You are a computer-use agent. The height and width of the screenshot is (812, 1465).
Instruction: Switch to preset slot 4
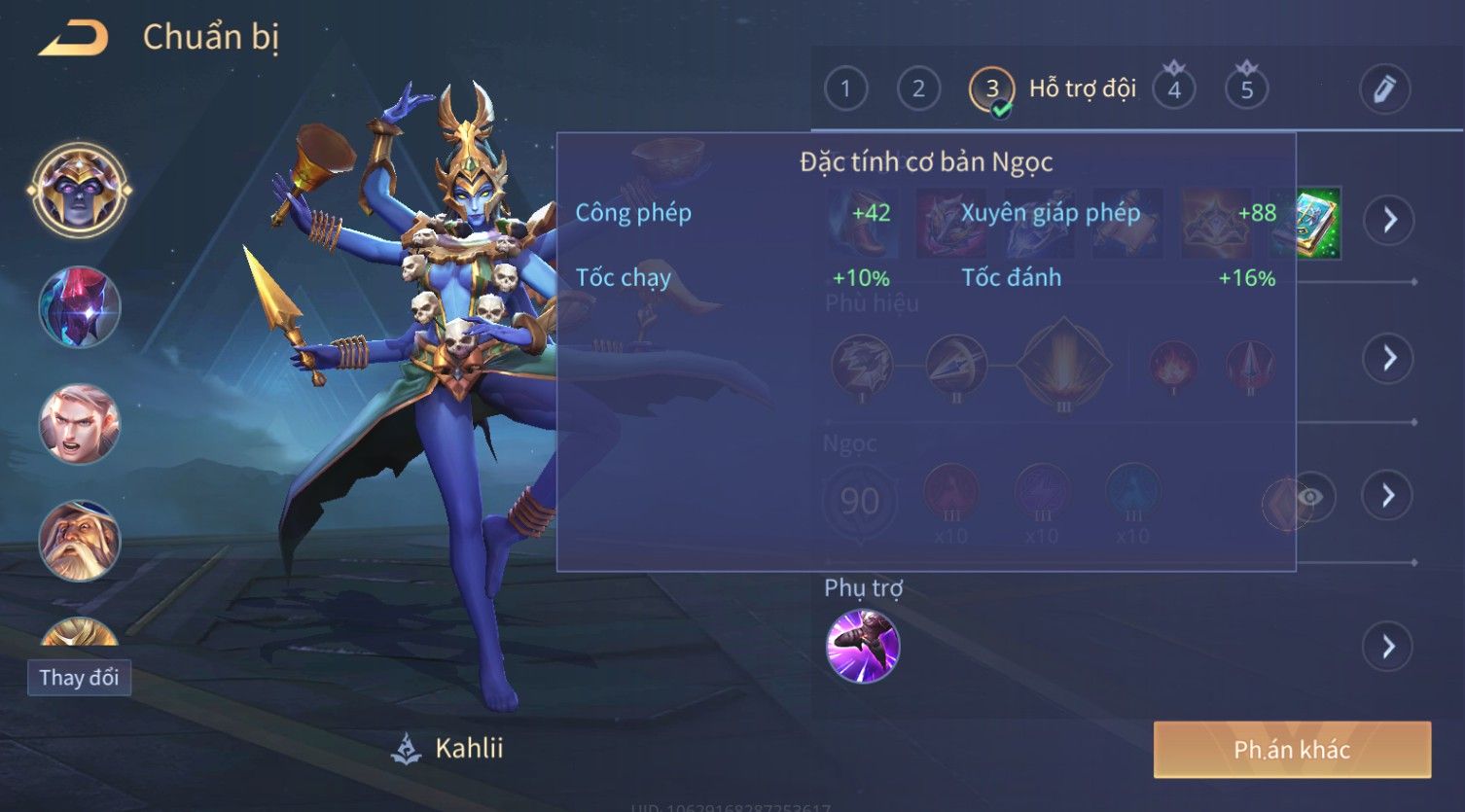tap(1174, 89)
